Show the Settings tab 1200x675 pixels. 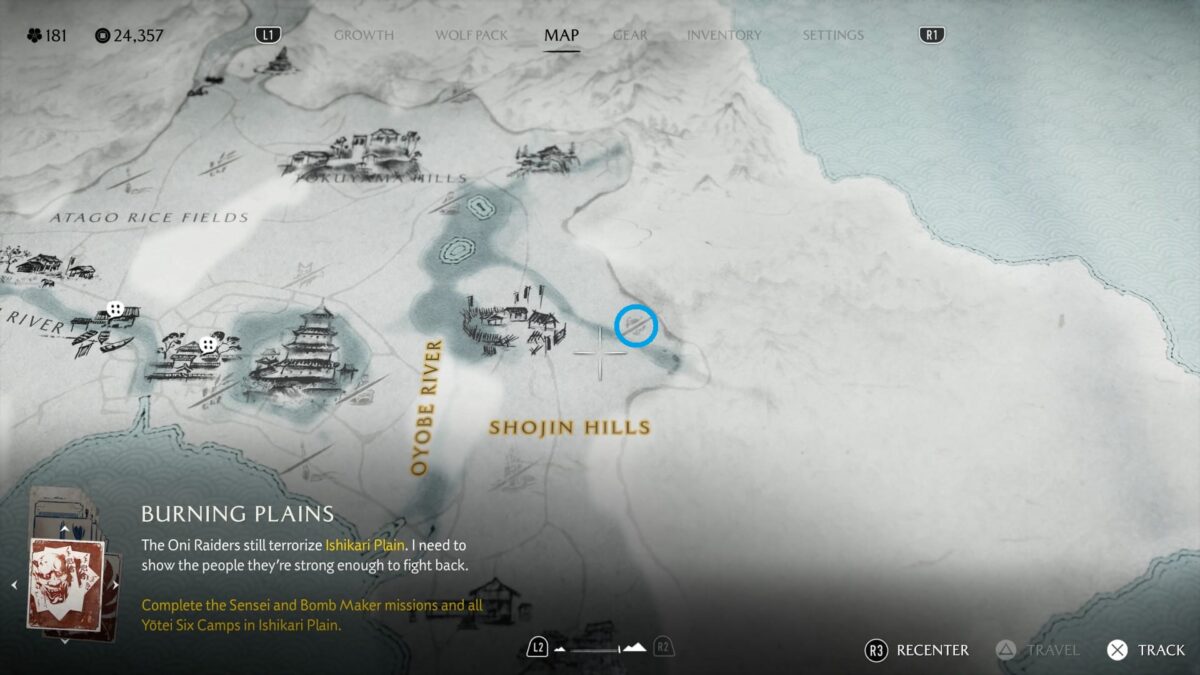coord(832,35)
